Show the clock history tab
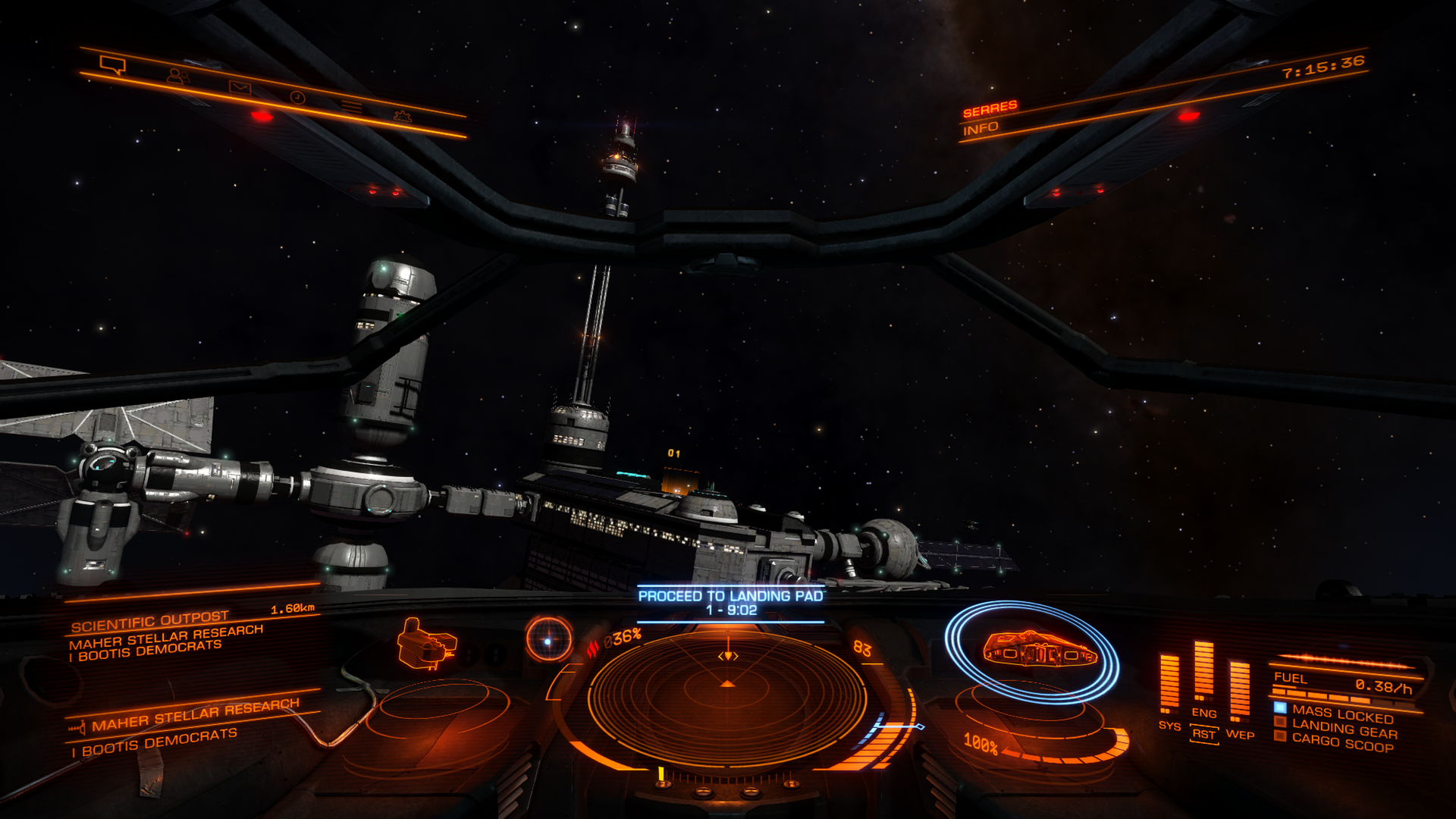This screenshot has height=819, width=1456. point(297,97)
